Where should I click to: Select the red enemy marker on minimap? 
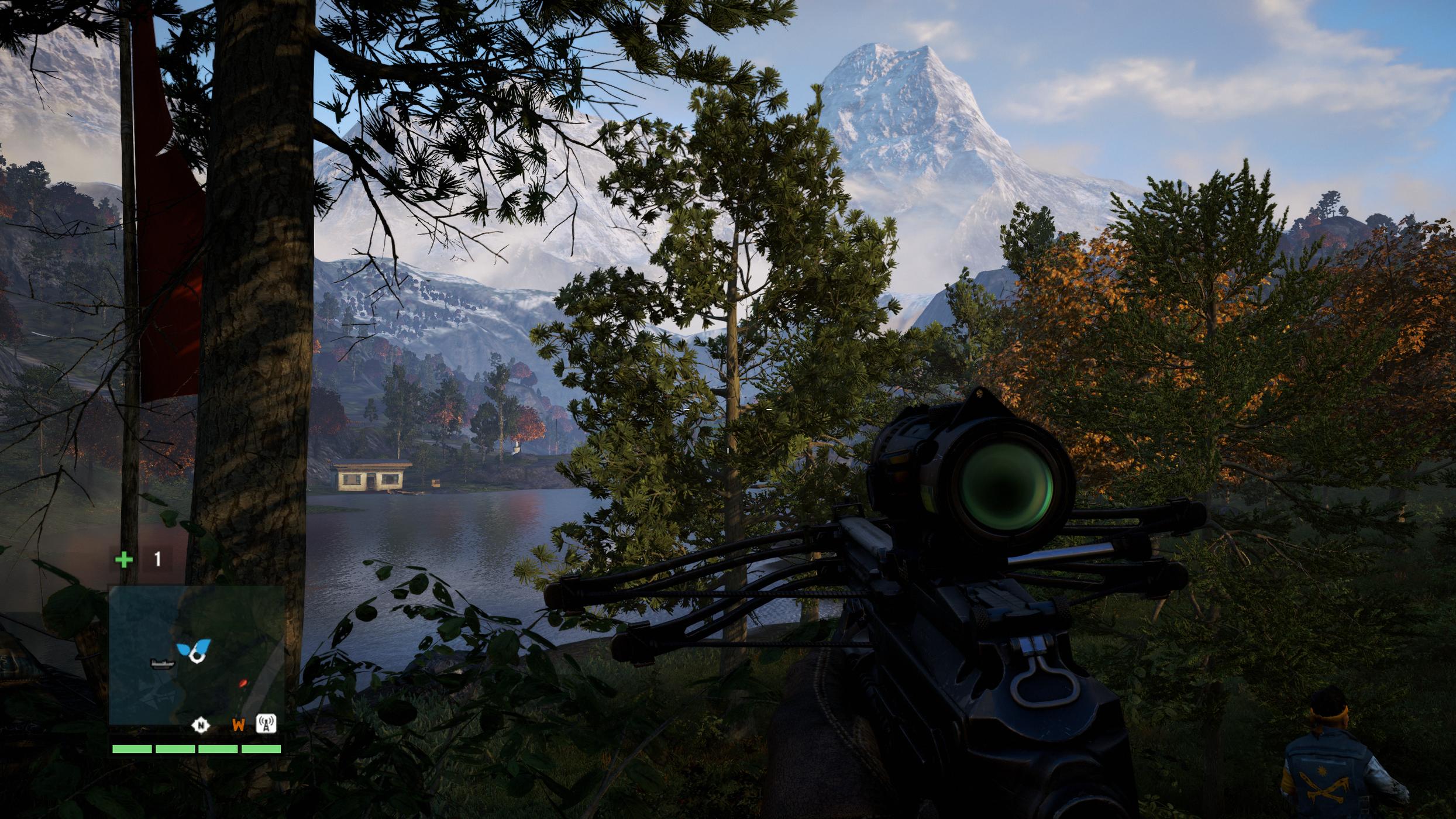point(243,683)
